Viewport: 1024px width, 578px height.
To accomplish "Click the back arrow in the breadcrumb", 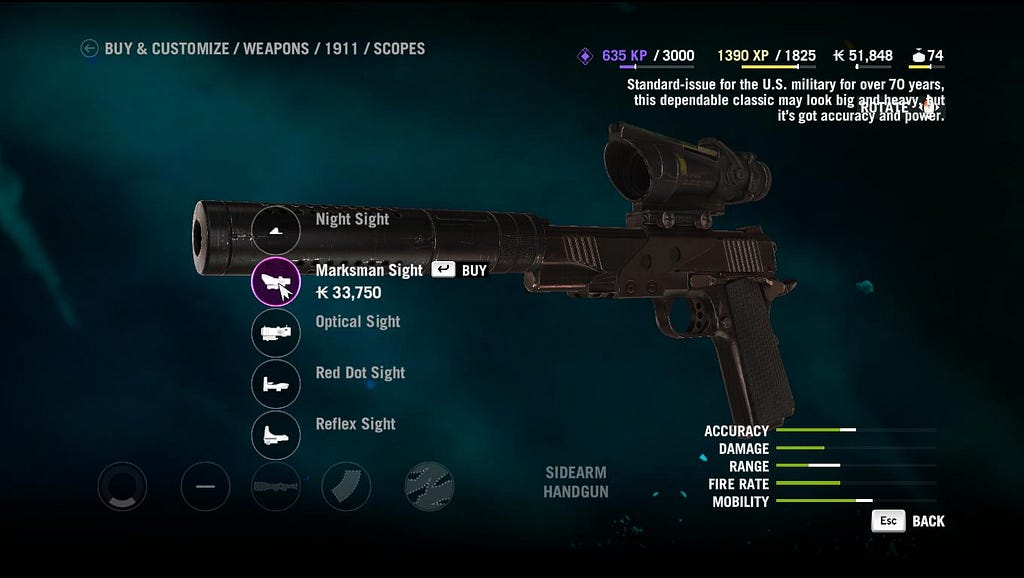I will click(x=89, y=48).
